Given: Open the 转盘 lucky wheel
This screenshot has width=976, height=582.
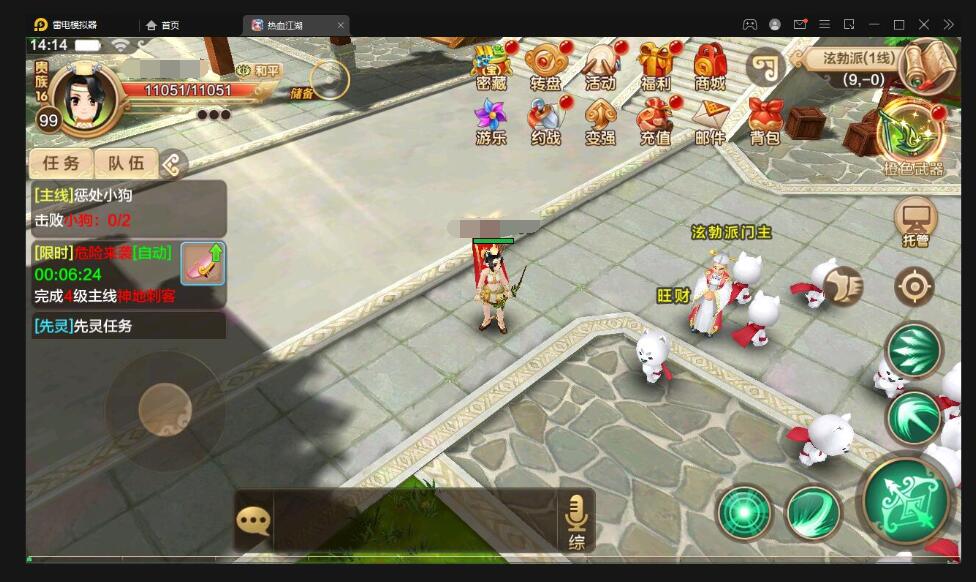Looking at the screenshot, I should [x=546, y=66].
